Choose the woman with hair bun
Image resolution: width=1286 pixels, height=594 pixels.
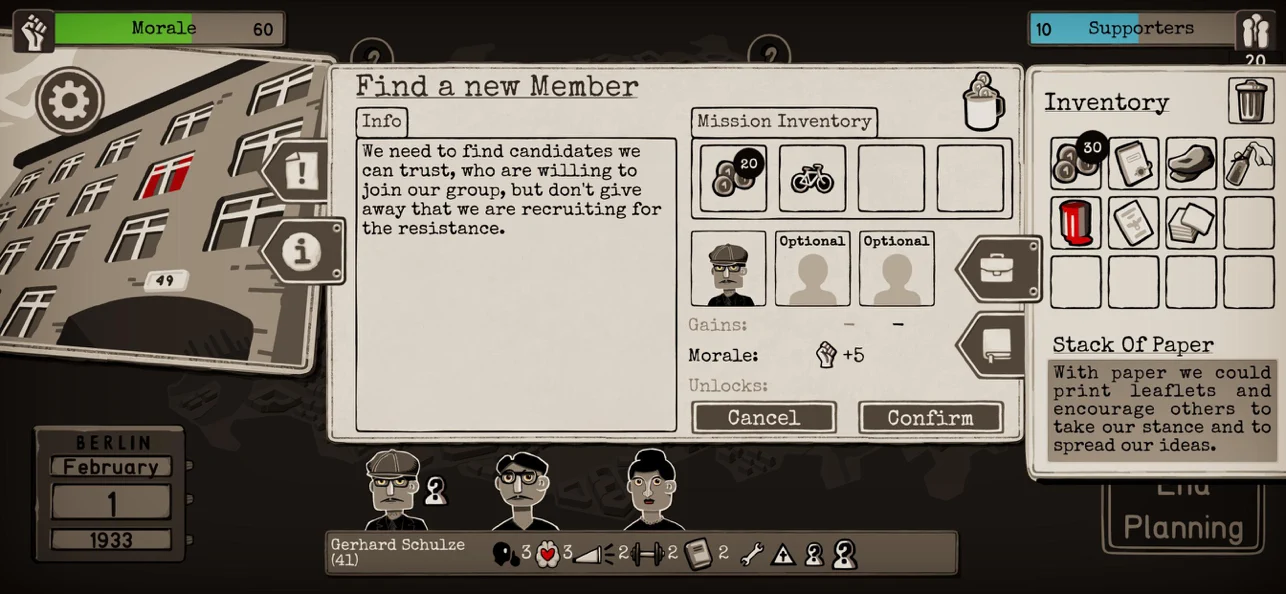(x=654, y=490)
